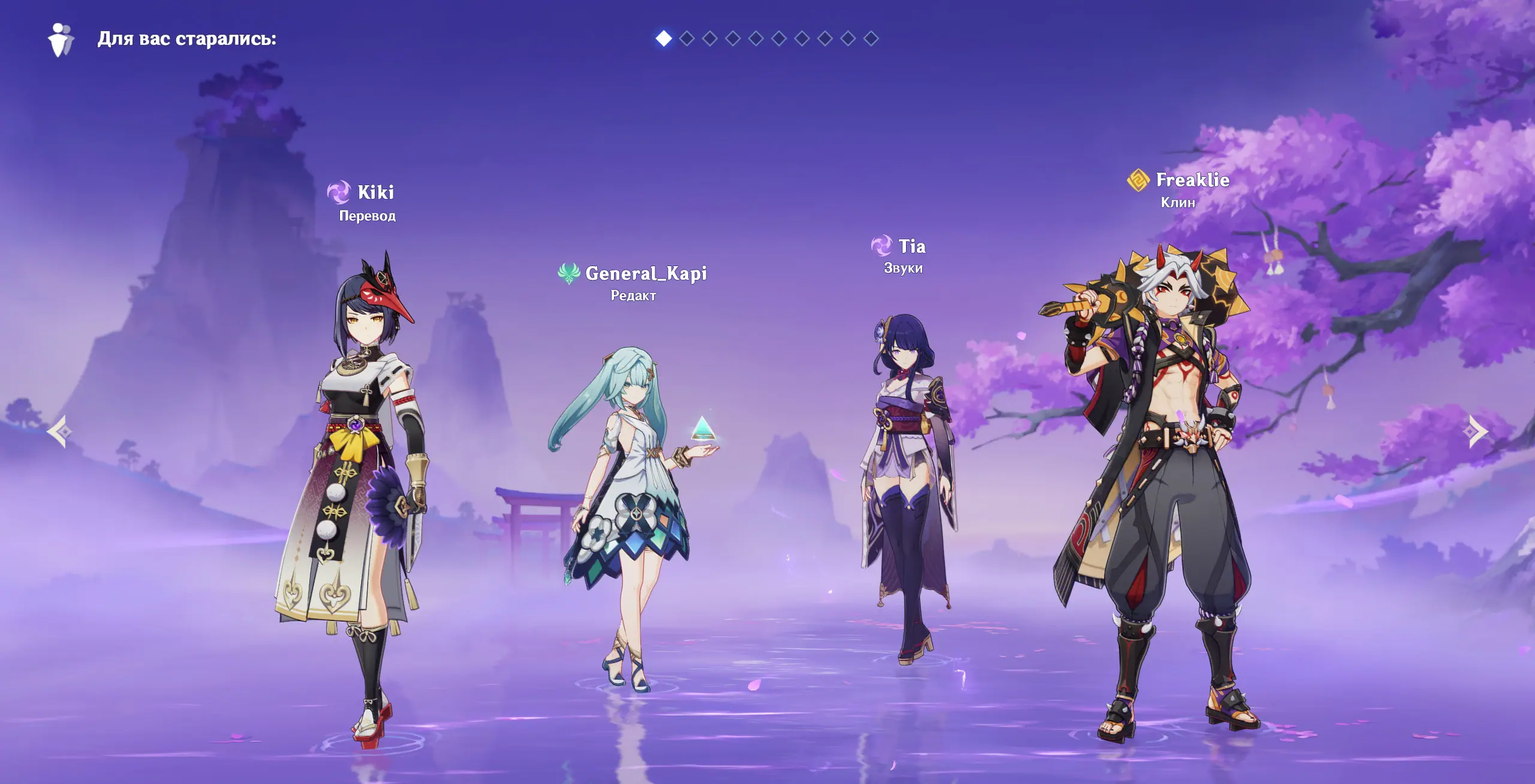The image size is (1535, 784).
Task: Jump to the last page indicator diamond
Action: point(871,38)
